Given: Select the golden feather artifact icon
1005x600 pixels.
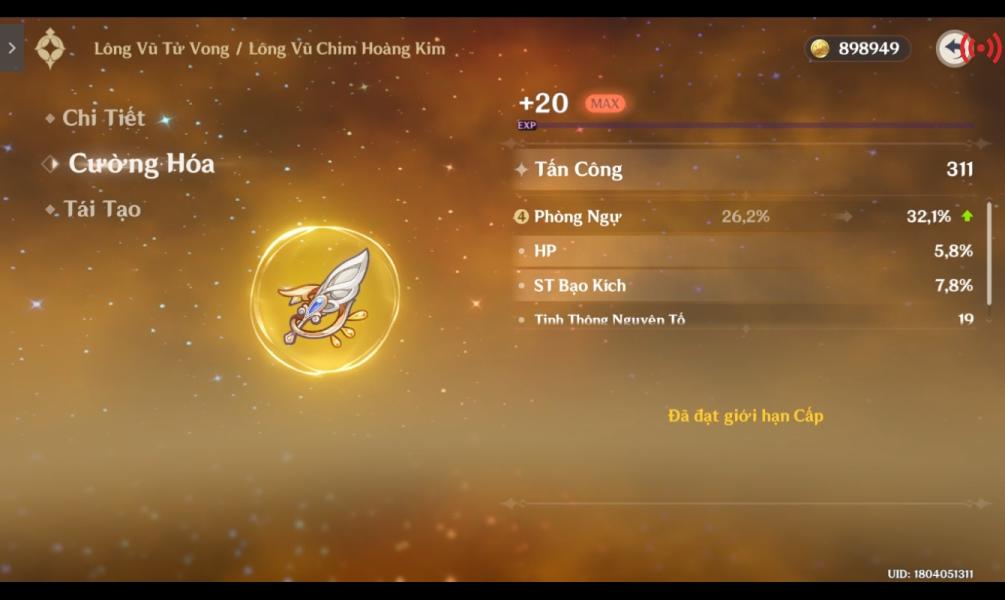Looking at the screenshot, I should point(325,299).
